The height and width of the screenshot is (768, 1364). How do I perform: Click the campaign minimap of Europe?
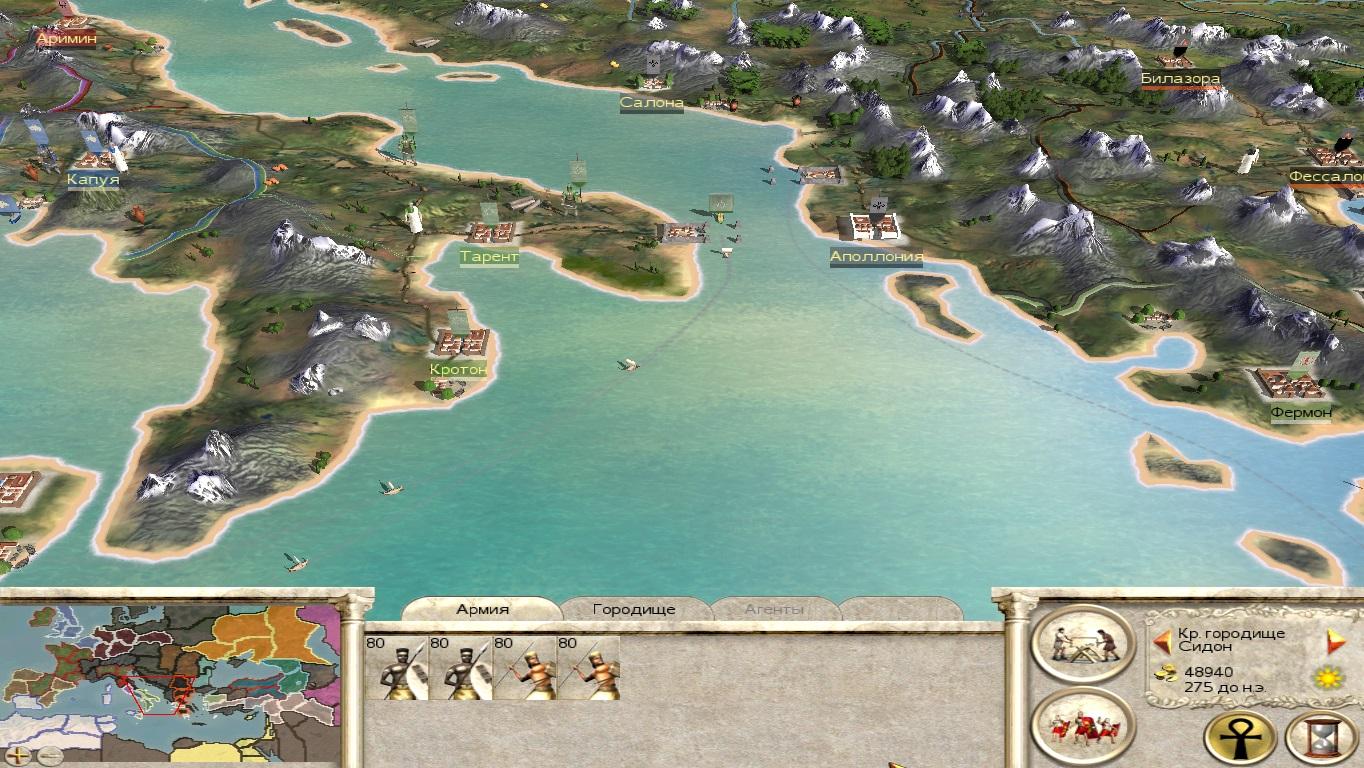[170, 672]
